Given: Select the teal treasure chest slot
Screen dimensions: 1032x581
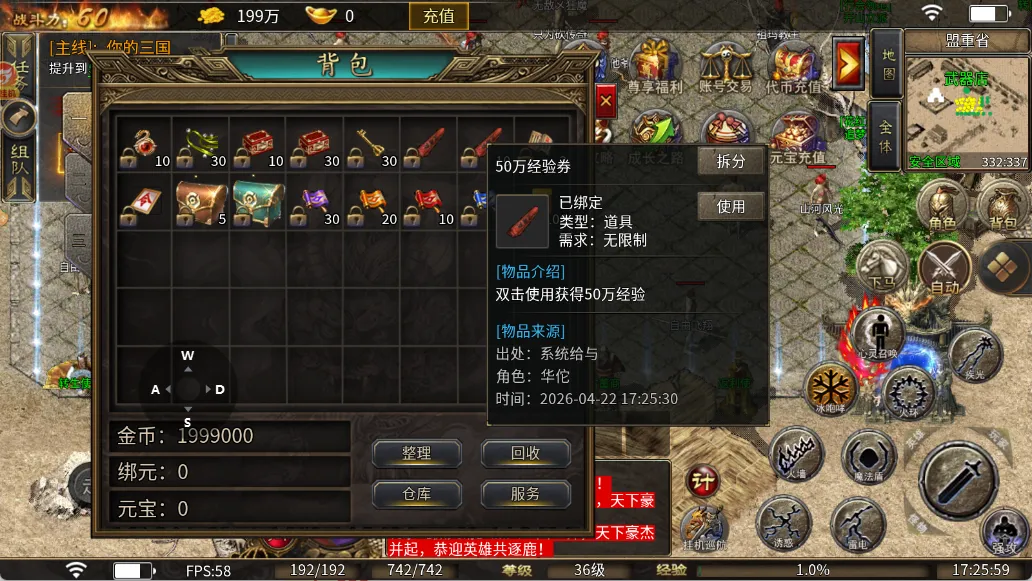Looking at the screenshot, I should [257, 202].
